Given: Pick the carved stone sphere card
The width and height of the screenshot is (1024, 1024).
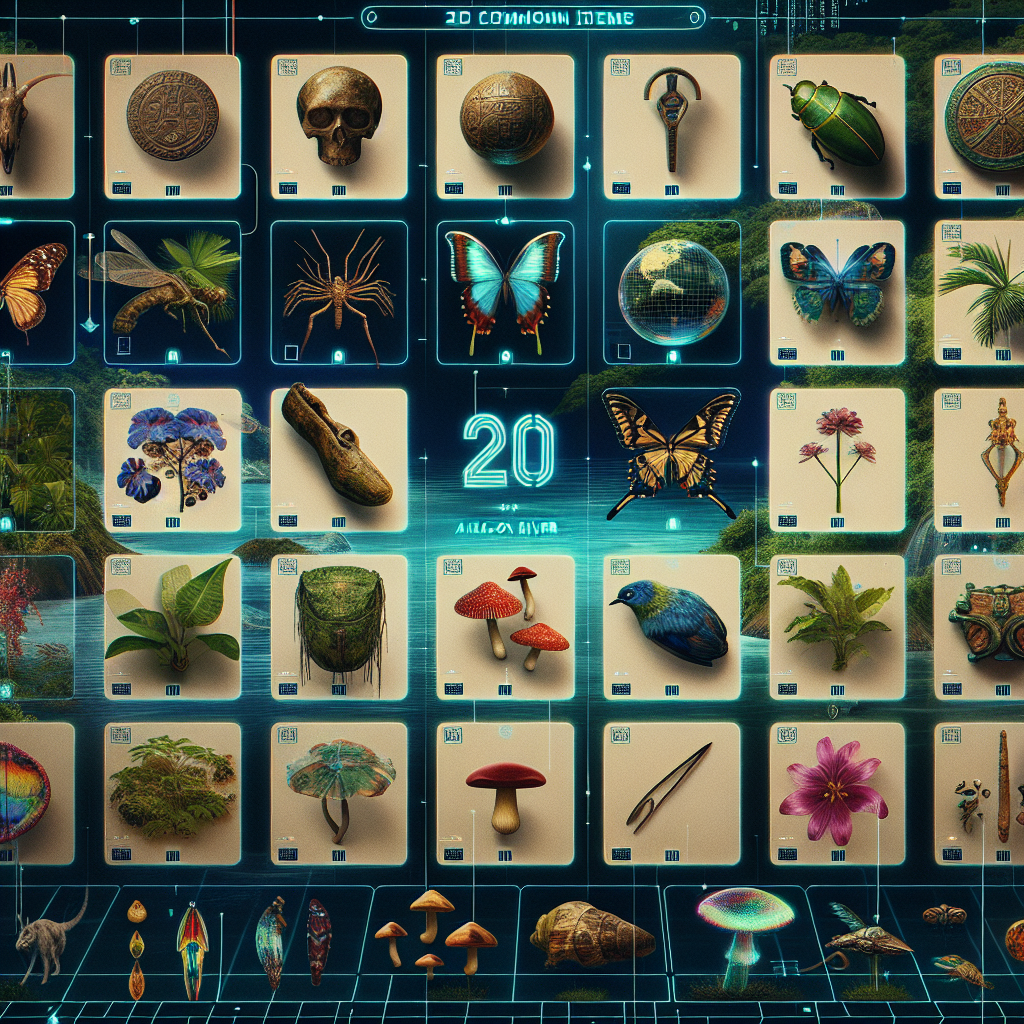Looking at the screenshot, I should tap(505, 124).
